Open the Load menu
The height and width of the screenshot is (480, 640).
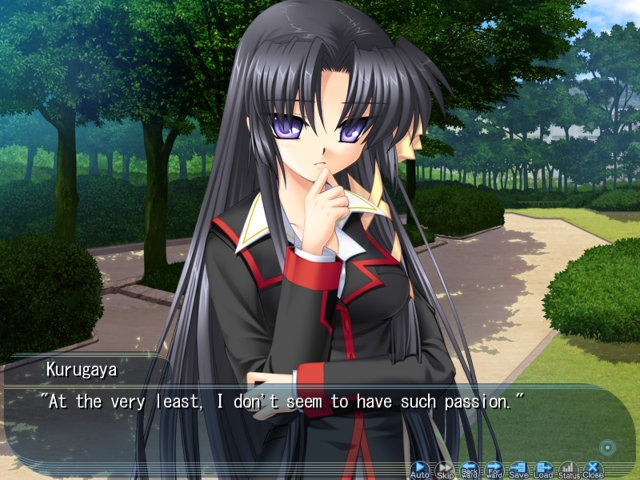(543, 468)
